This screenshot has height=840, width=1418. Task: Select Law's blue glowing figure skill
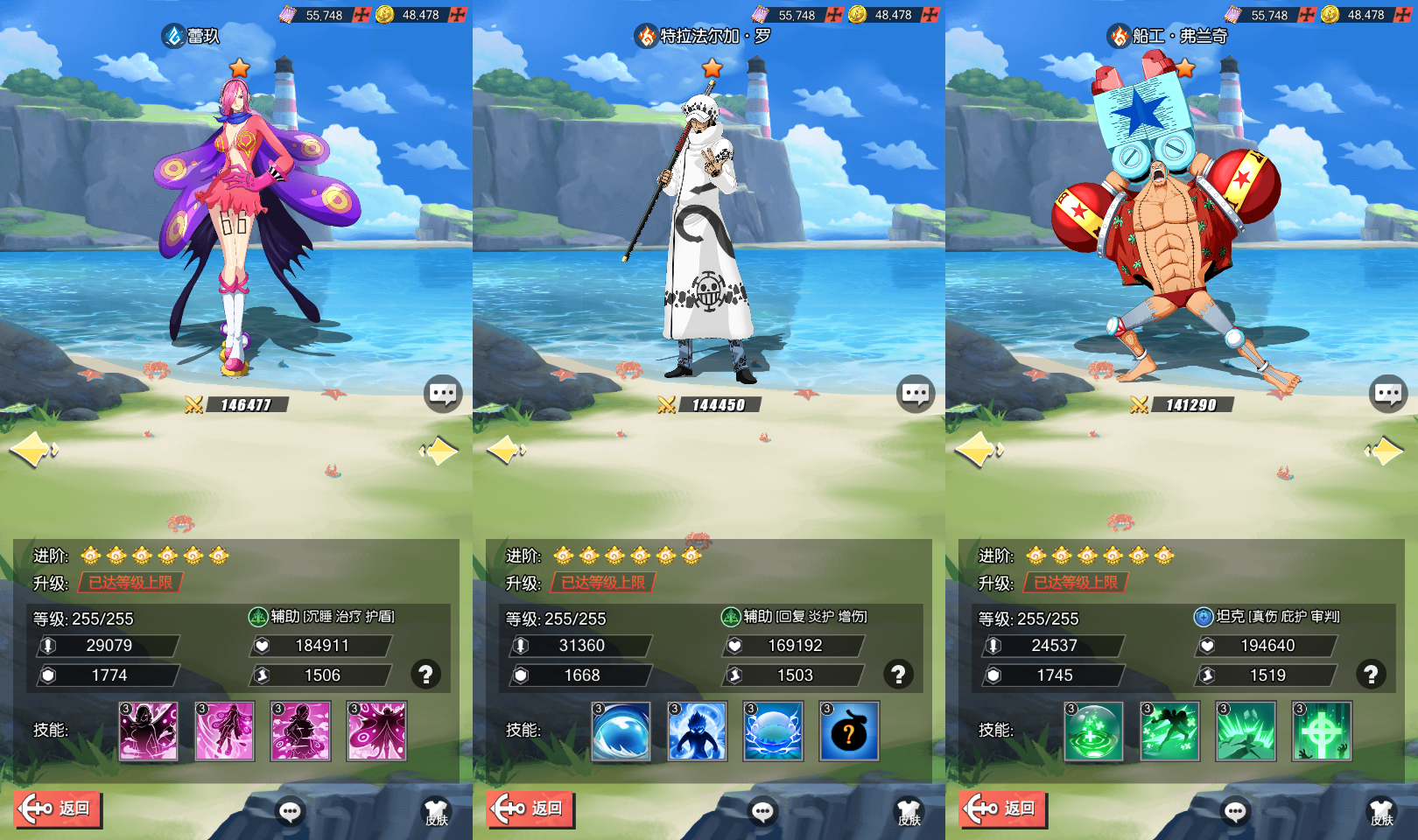697,731
